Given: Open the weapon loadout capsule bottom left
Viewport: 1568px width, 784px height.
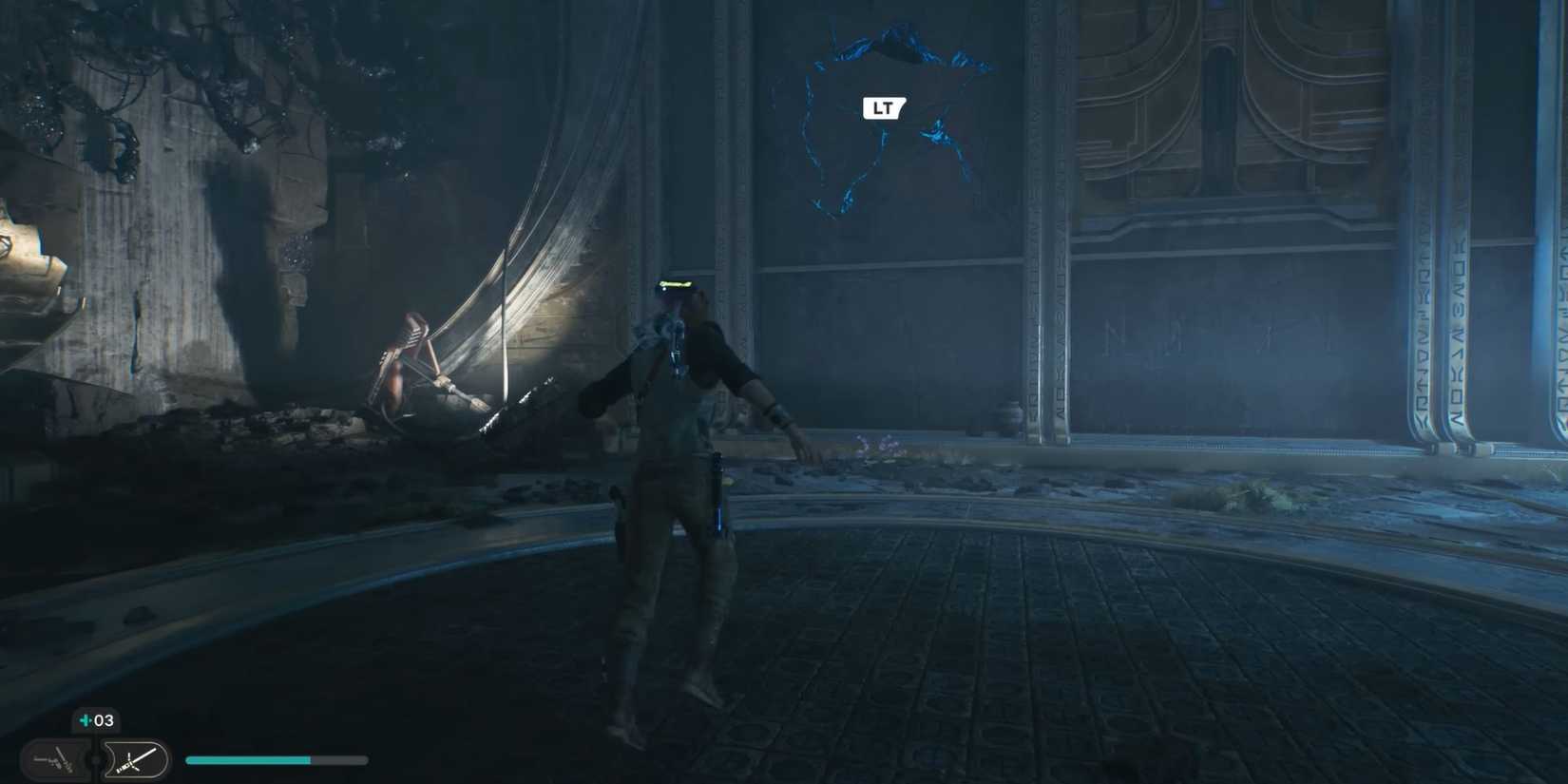Looking at the screenshot, I should (54, 759).
